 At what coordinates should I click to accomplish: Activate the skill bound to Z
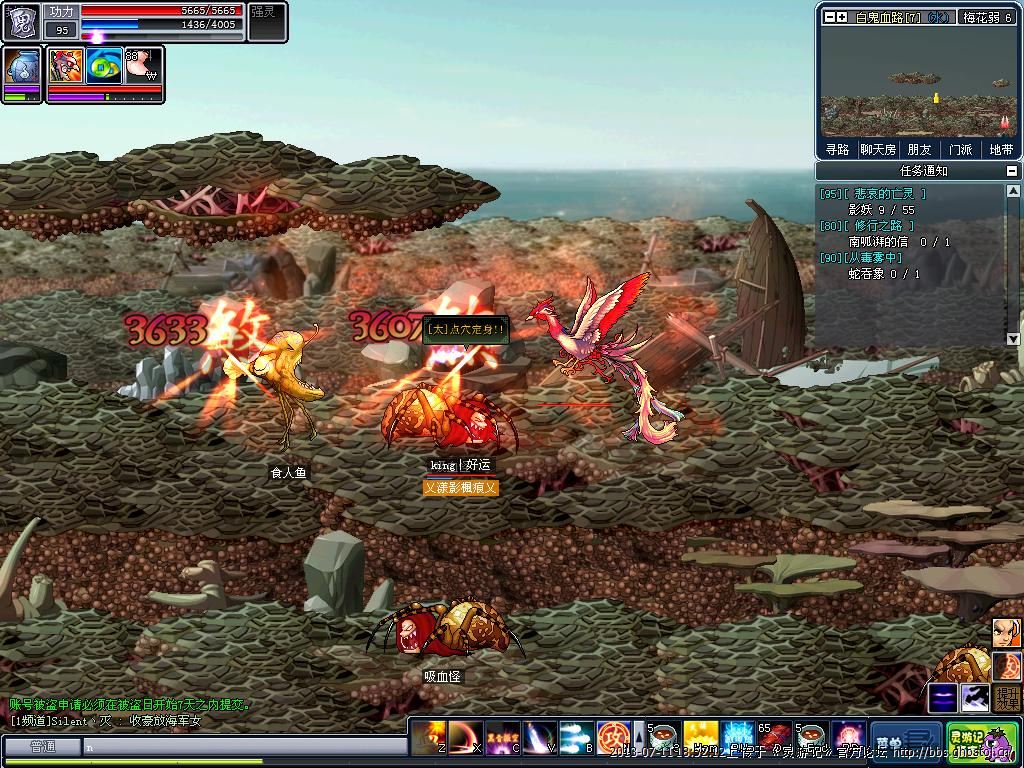(x=430, y=737)
